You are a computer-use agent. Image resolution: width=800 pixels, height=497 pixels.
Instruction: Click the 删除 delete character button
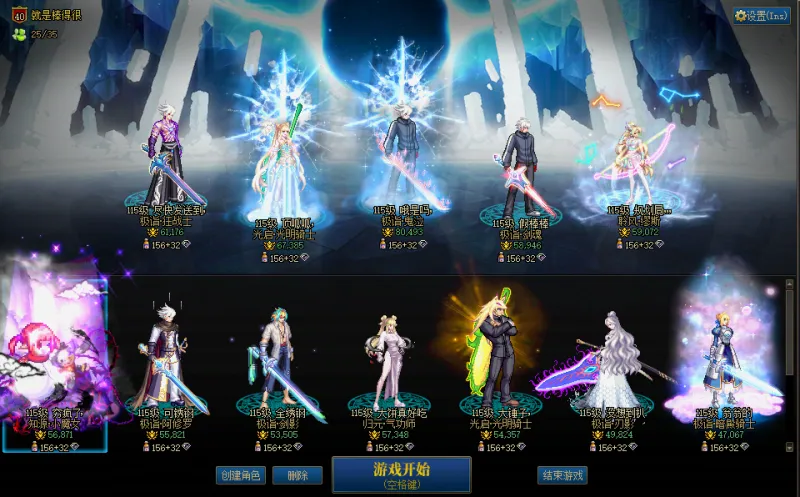297,476
